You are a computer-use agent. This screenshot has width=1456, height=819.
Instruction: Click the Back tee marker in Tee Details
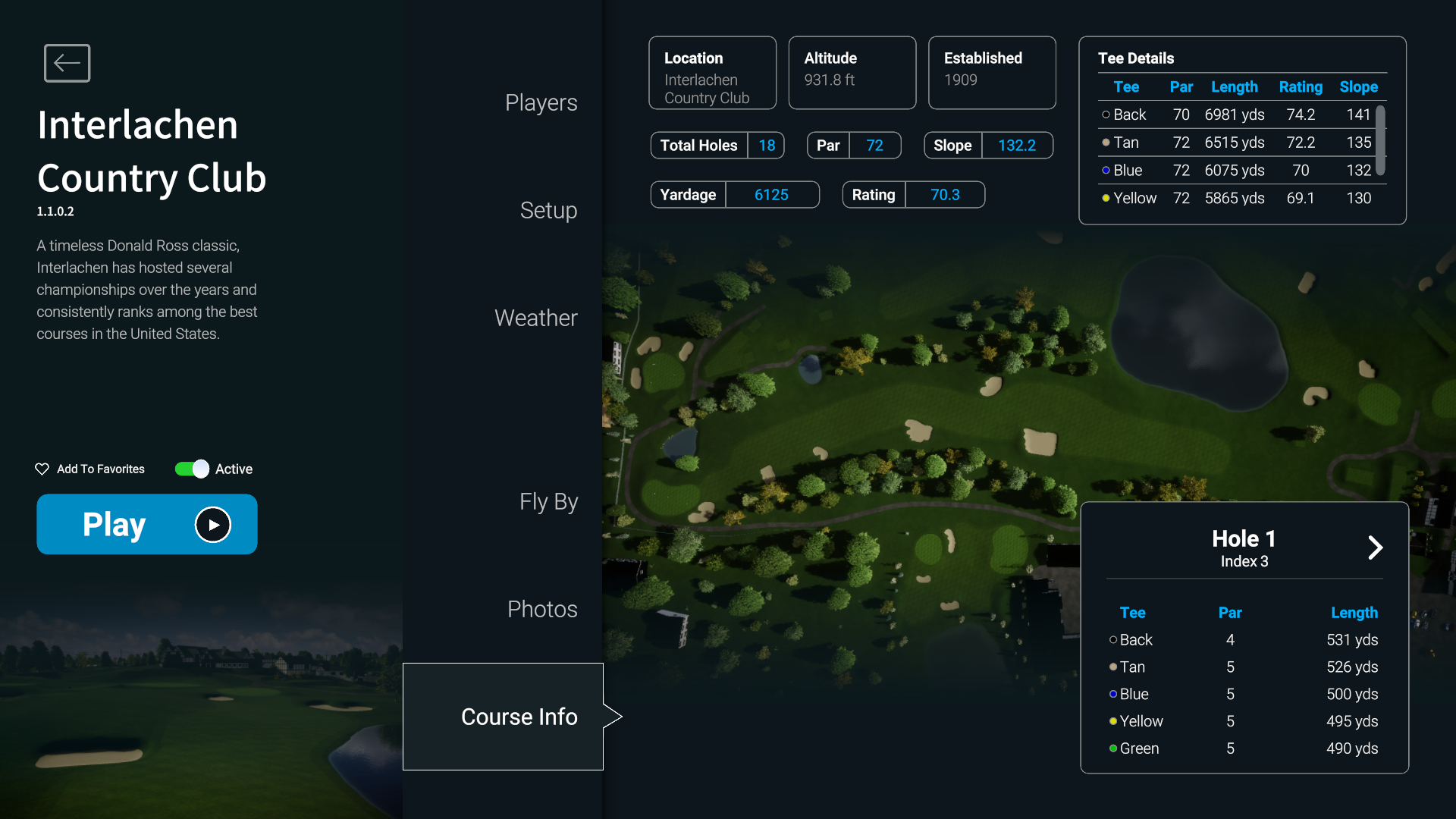click(1106, 115)
